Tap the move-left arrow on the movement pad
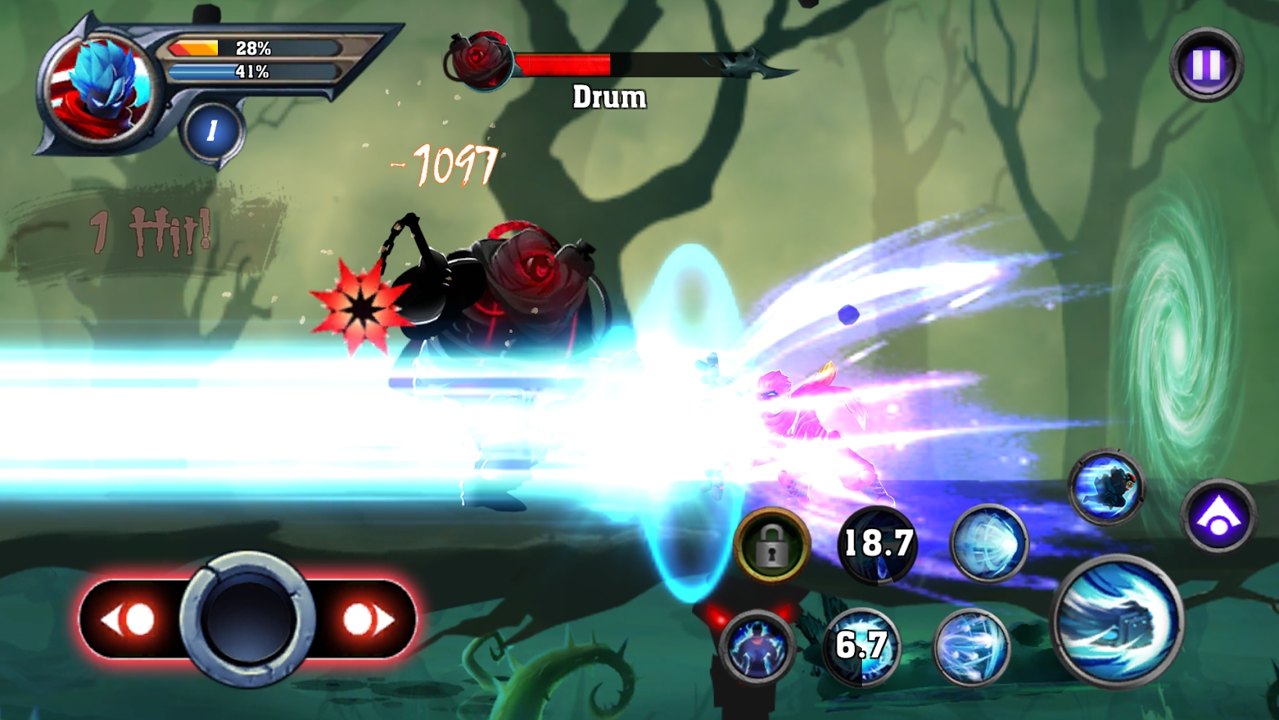Image resolution: width=1279 pixels, height=720 pixels. point(129,620)
